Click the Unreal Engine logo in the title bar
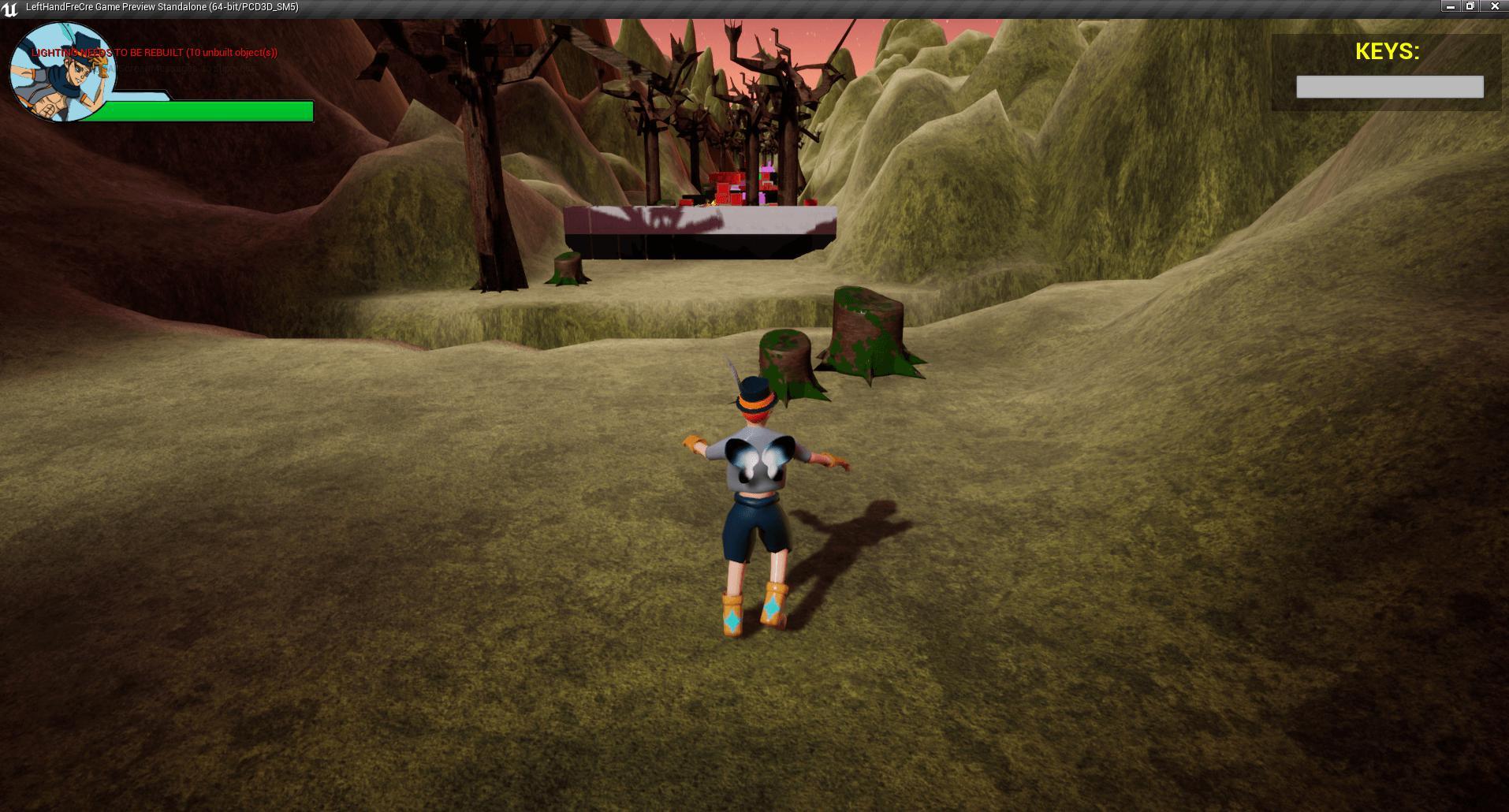 [9, 6]
